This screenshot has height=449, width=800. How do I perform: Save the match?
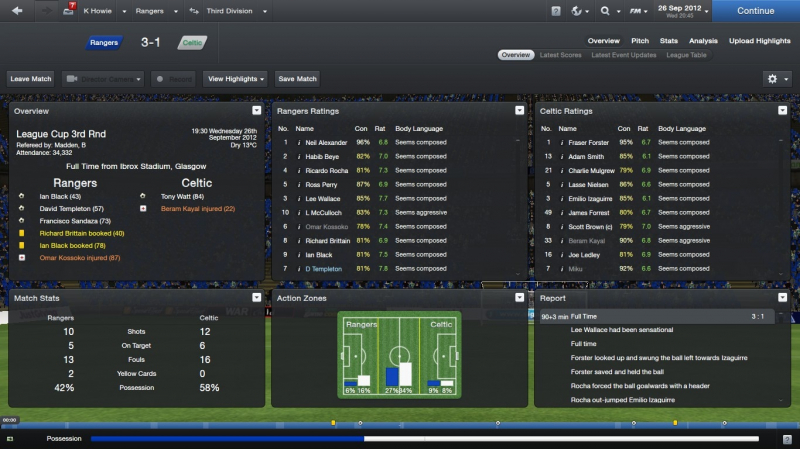[297, 78]
